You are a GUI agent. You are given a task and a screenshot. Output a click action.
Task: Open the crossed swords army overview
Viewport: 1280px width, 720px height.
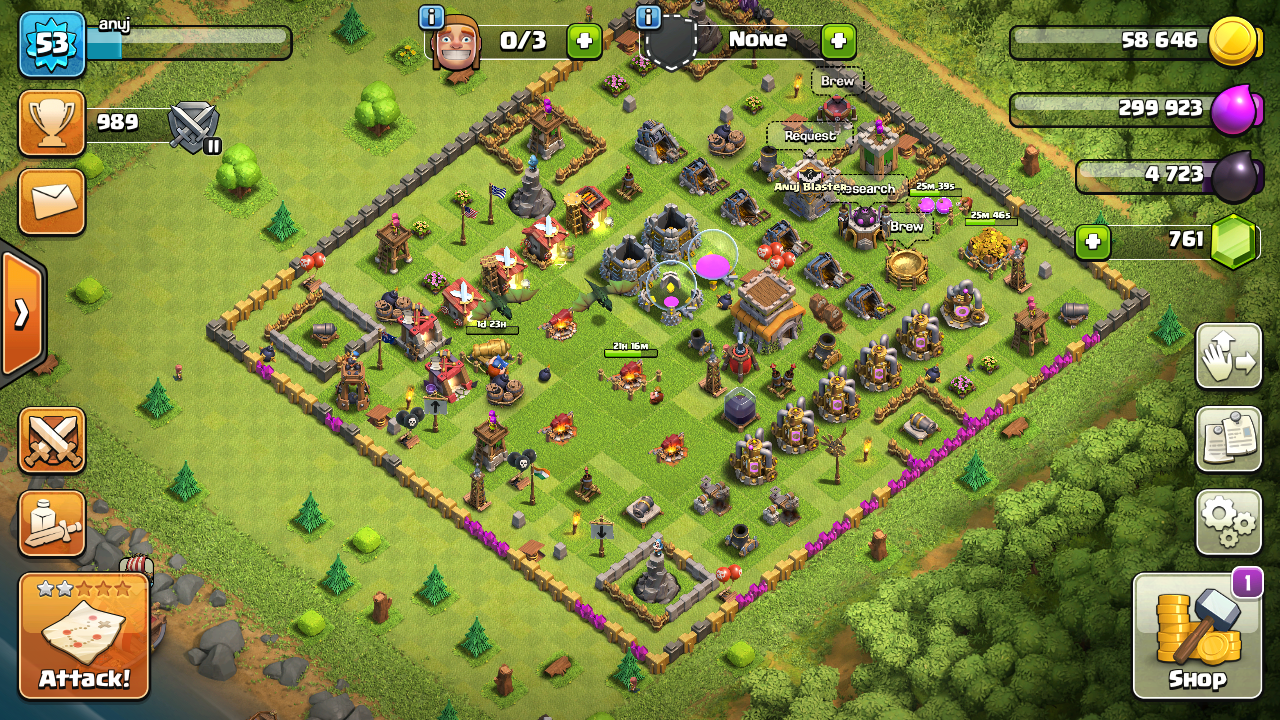tap(52, 440)
